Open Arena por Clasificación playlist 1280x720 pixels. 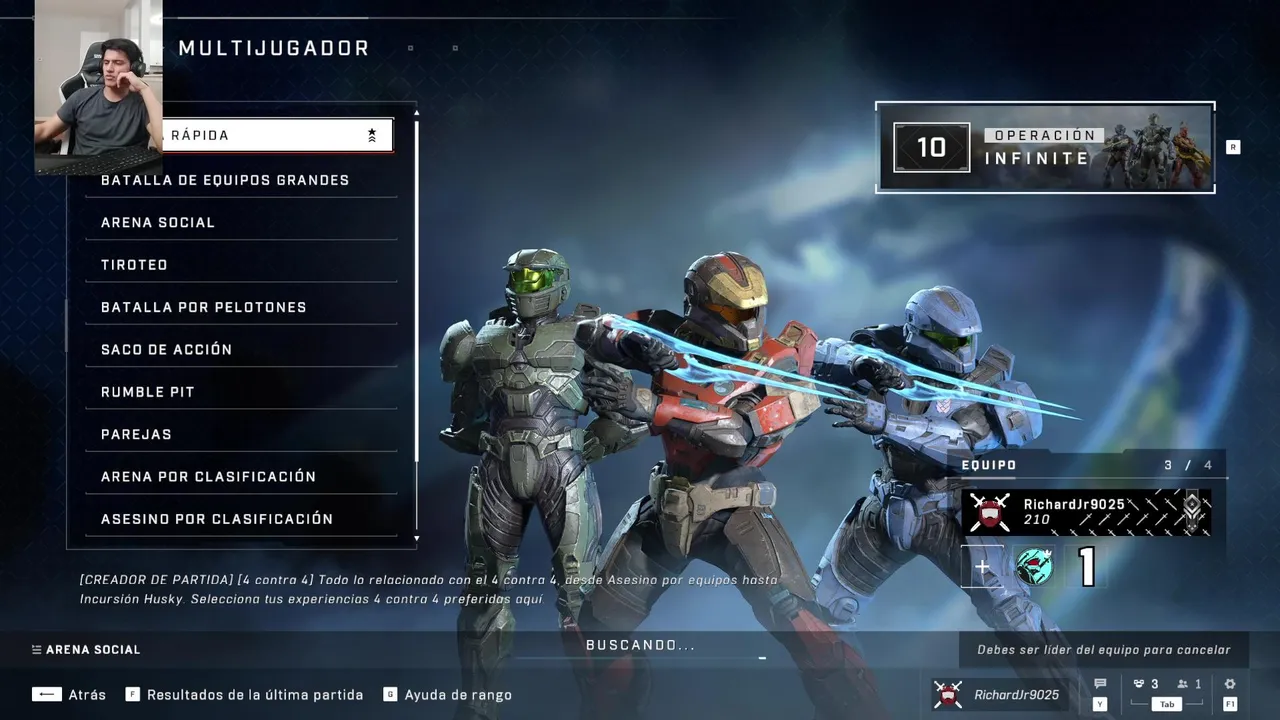tap(240, 476)
